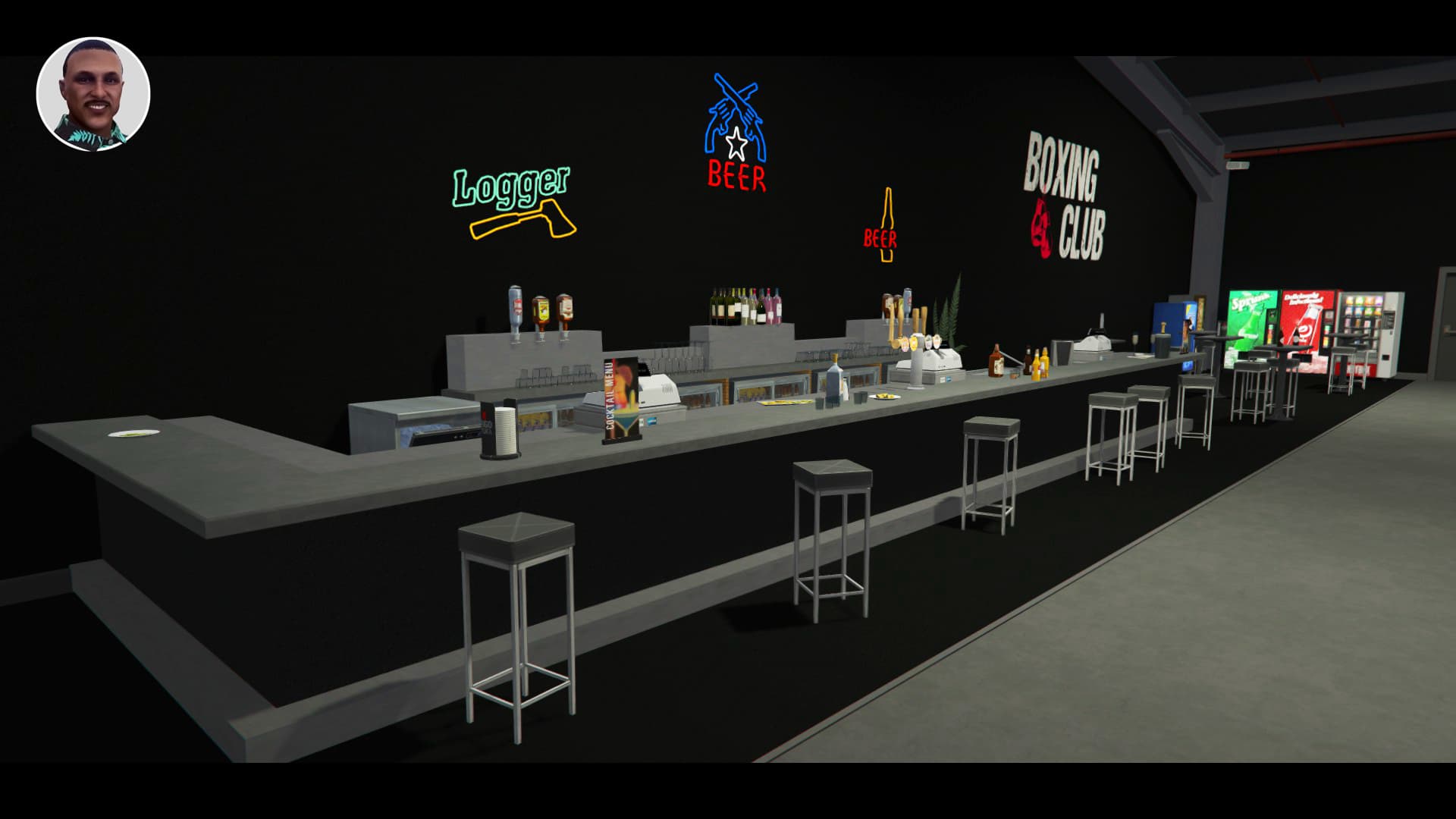Select the champagne glass near the far register
This screenshot has height=819, width=1456.
[1135, 341]
